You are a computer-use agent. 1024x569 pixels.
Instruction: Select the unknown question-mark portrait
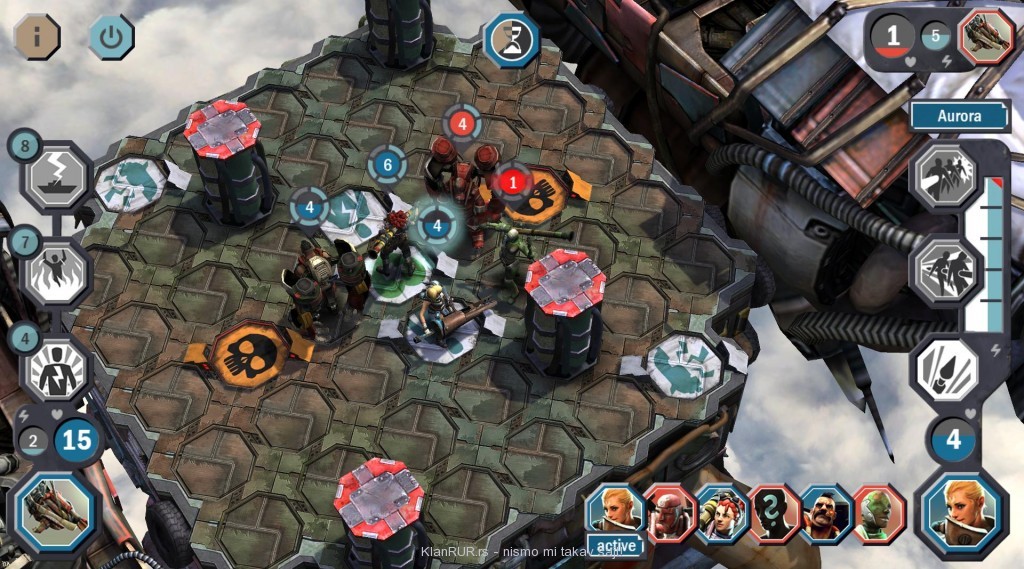775,513
